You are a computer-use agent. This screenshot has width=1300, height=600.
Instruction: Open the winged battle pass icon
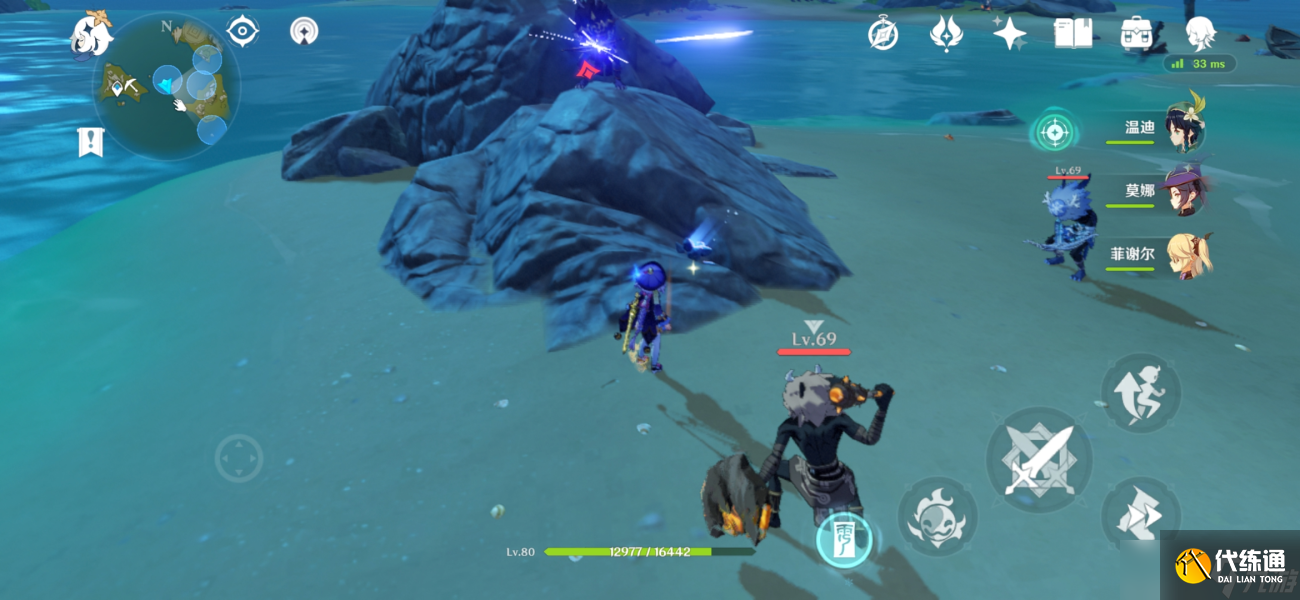pyautogui.click(x=946, y=35)
